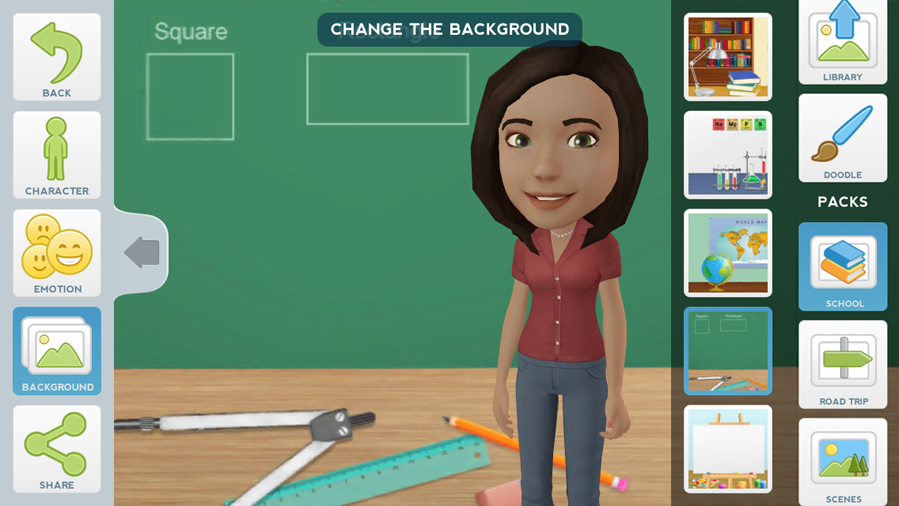The width and height of the screenshot is (899, 506).
Task: Select the Background tool
Action: 57,351
